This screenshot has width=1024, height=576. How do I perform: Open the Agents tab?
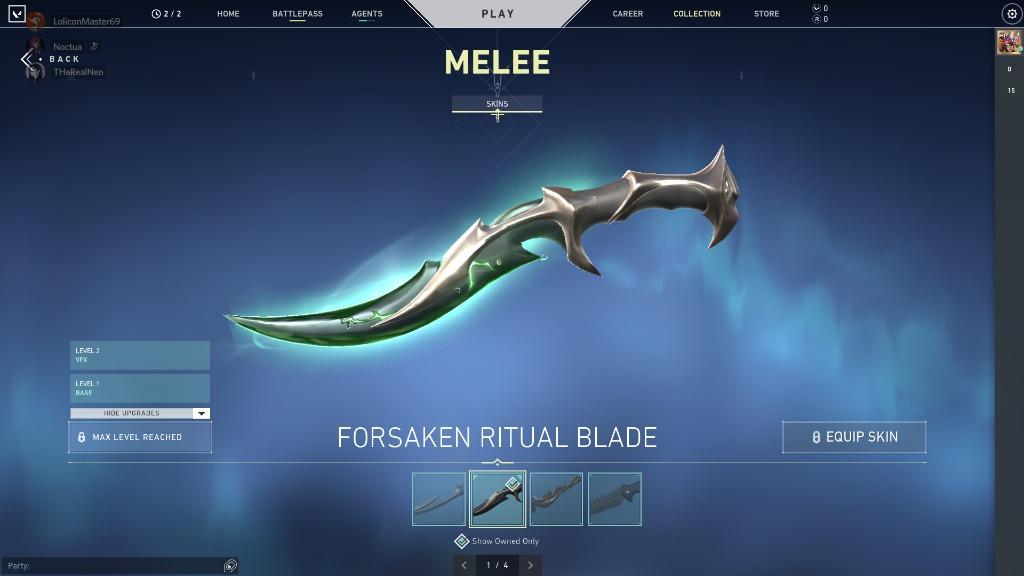pyautogui.click(x=367, y=14)
